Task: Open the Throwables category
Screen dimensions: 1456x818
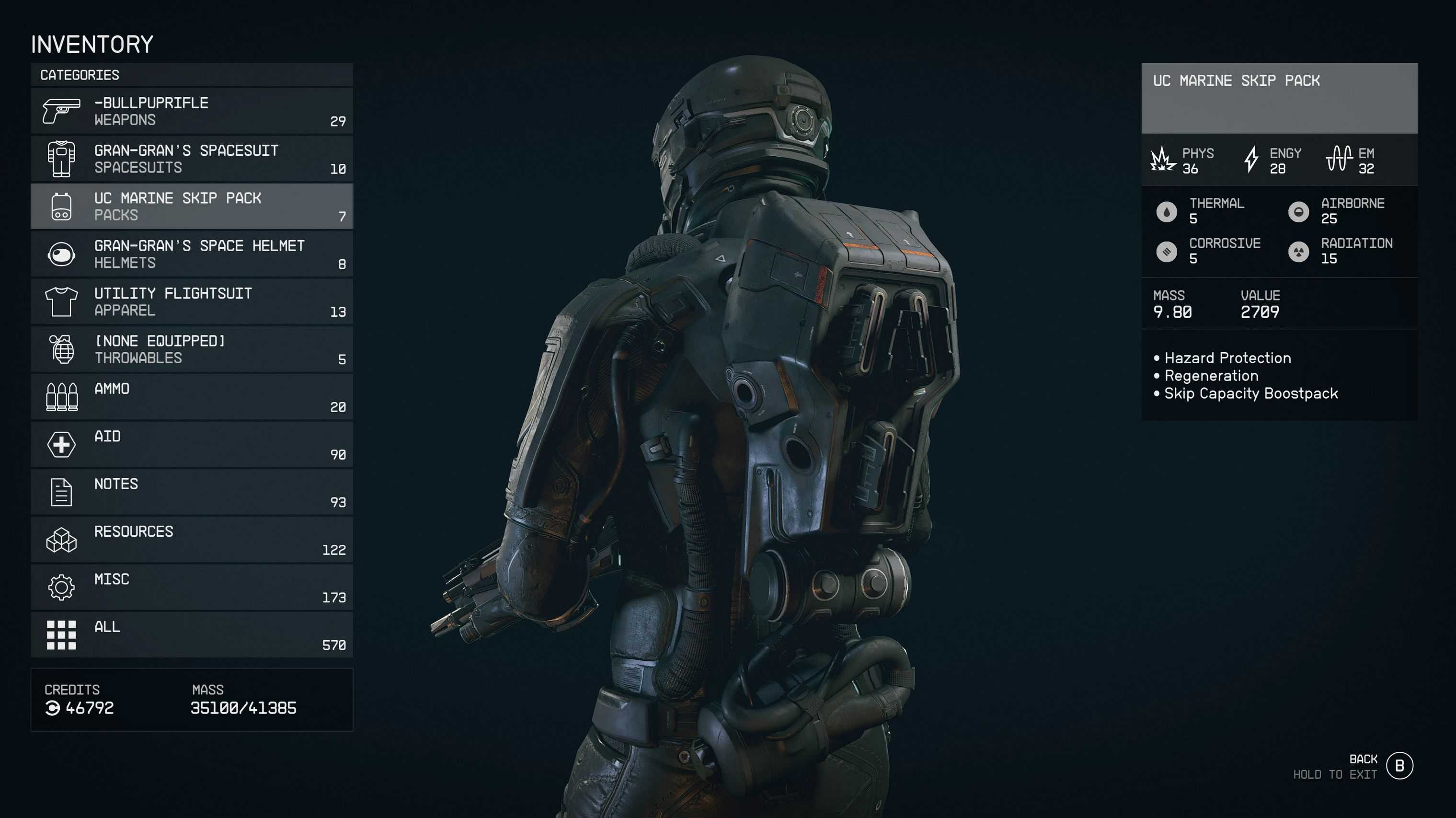Action: click(x=192, y=349)
